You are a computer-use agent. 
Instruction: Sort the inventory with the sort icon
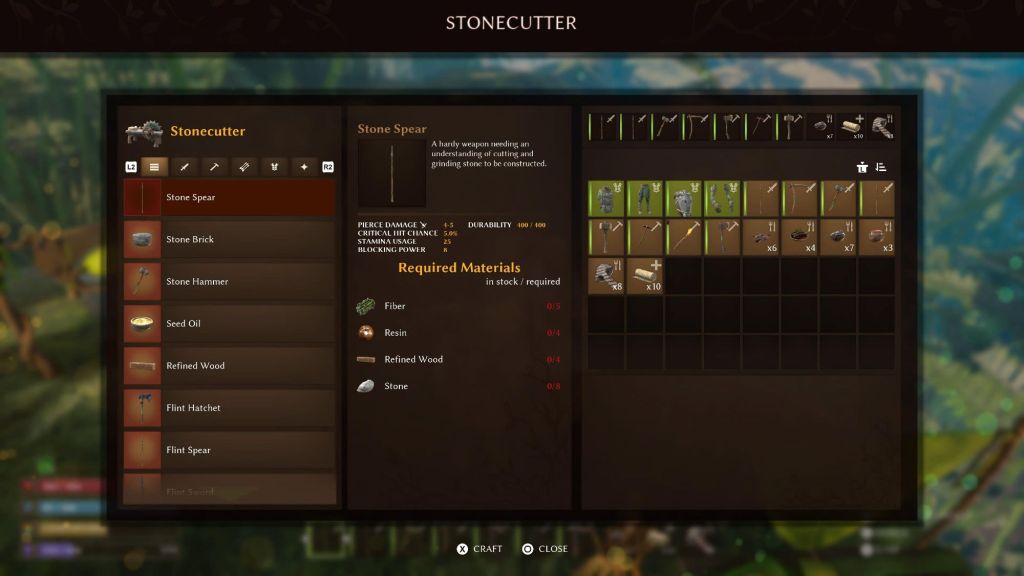pyautogui.click(x=881, y=167)
